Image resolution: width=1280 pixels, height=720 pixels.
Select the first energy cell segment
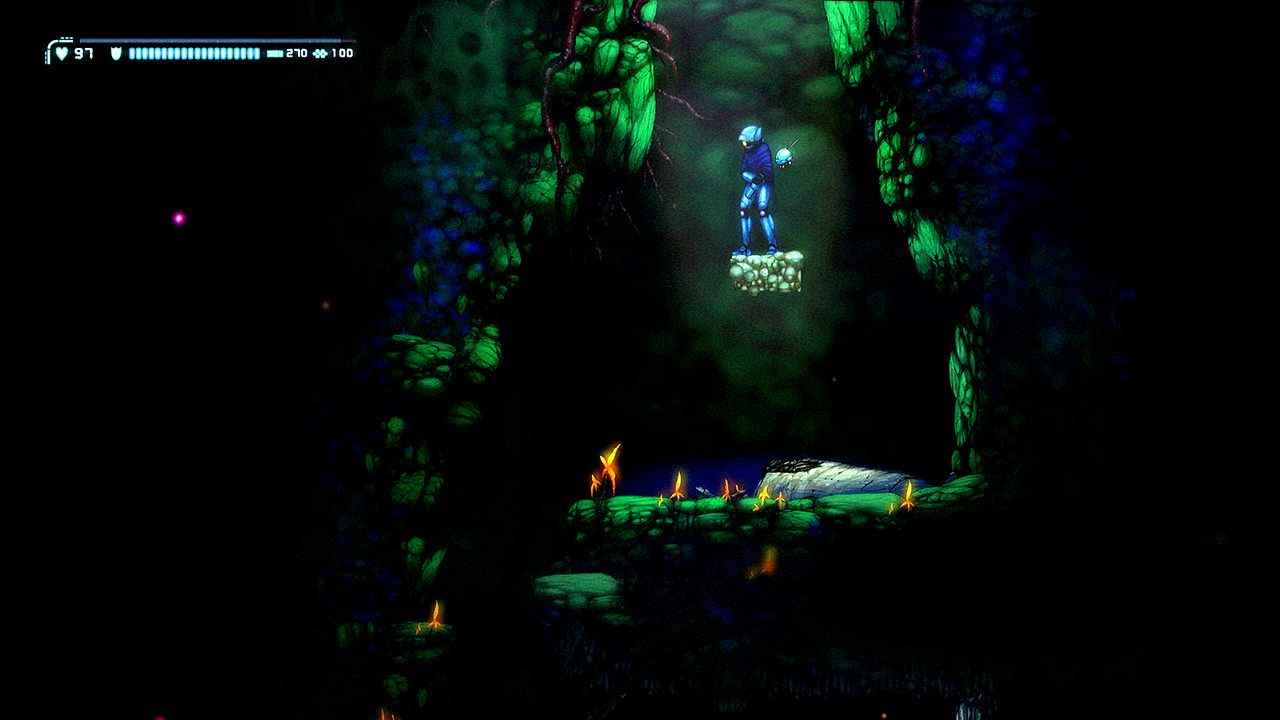[x=132, y=53]
